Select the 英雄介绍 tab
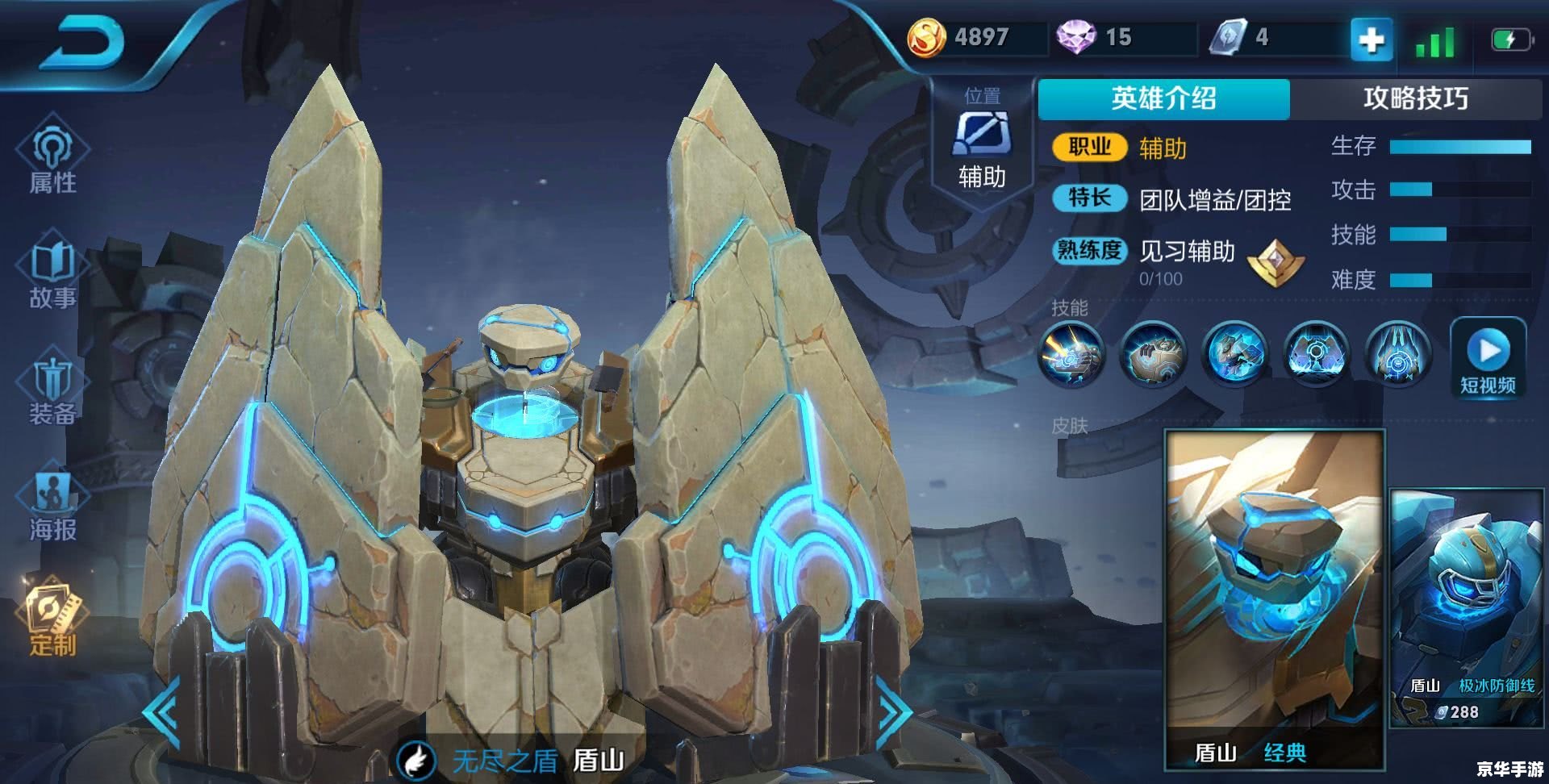 pos(1163,98)
